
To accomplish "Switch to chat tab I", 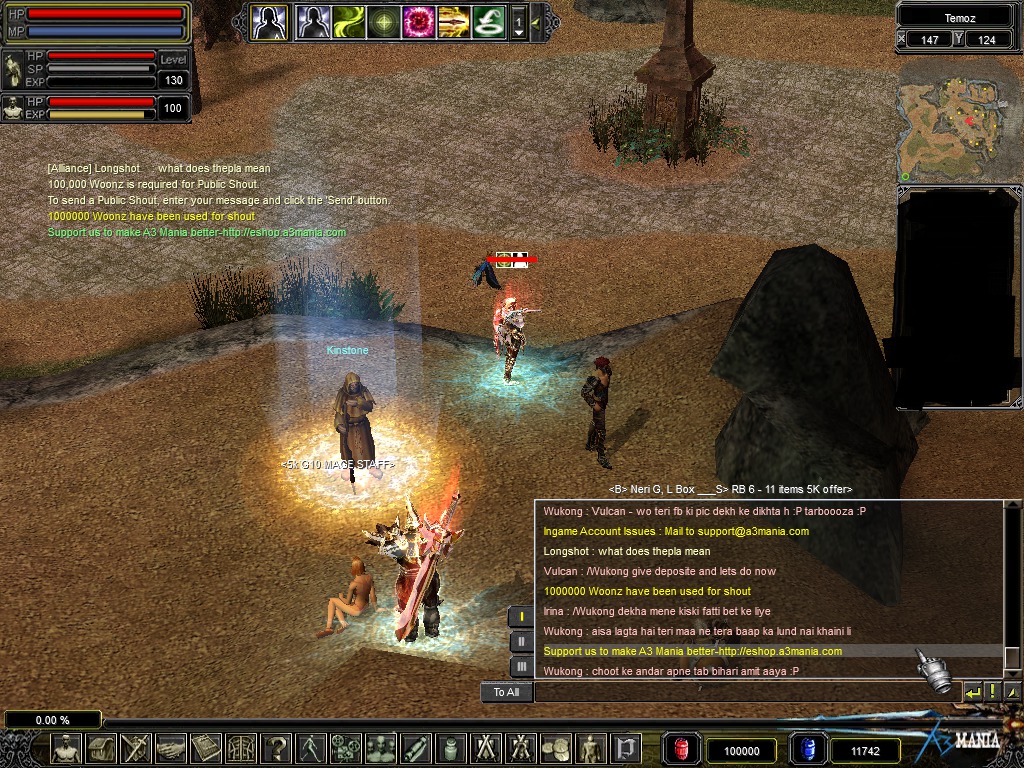I will click(521, 616).
